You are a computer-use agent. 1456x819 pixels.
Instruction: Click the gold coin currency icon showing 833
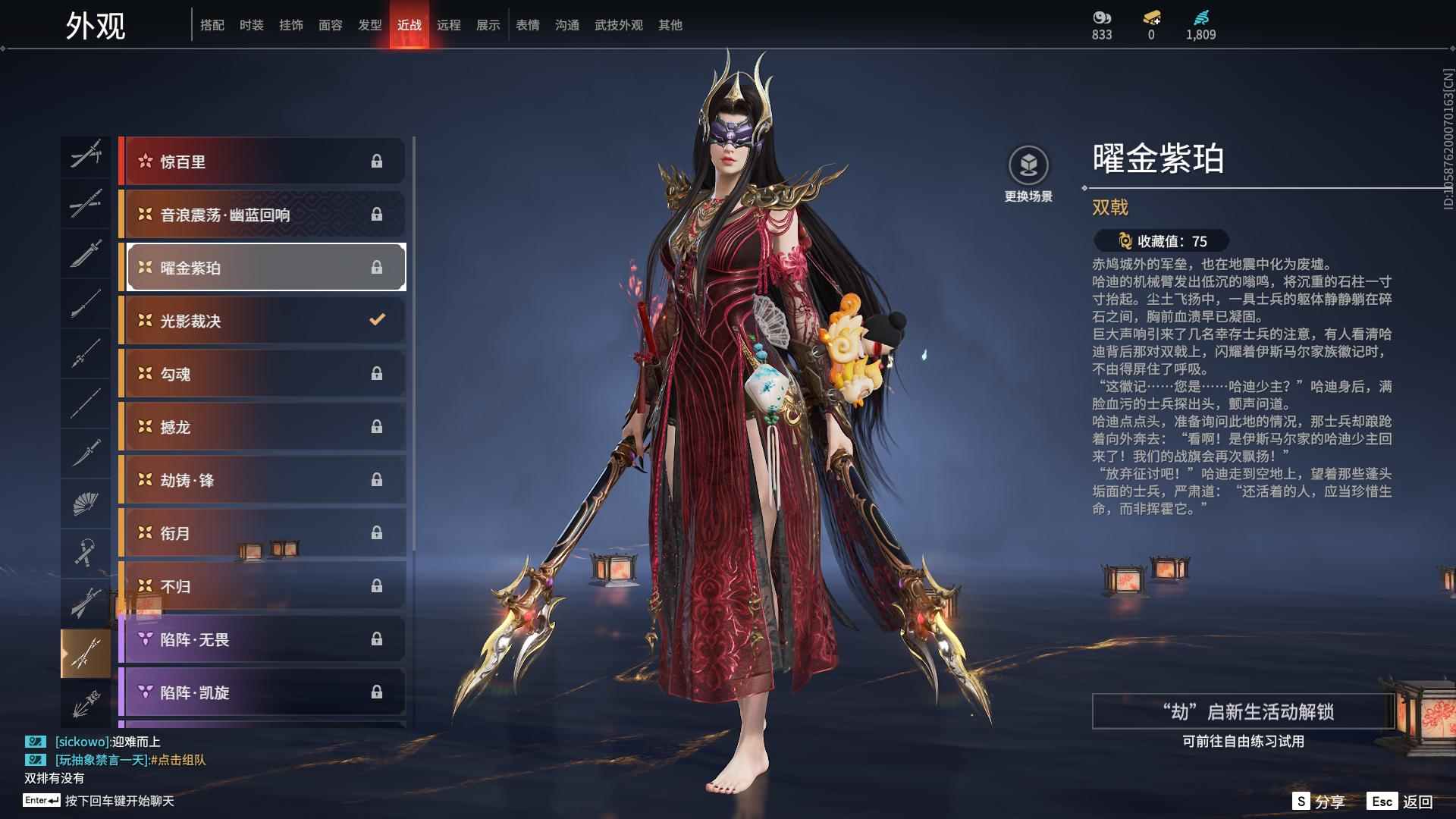point(1101,17)
